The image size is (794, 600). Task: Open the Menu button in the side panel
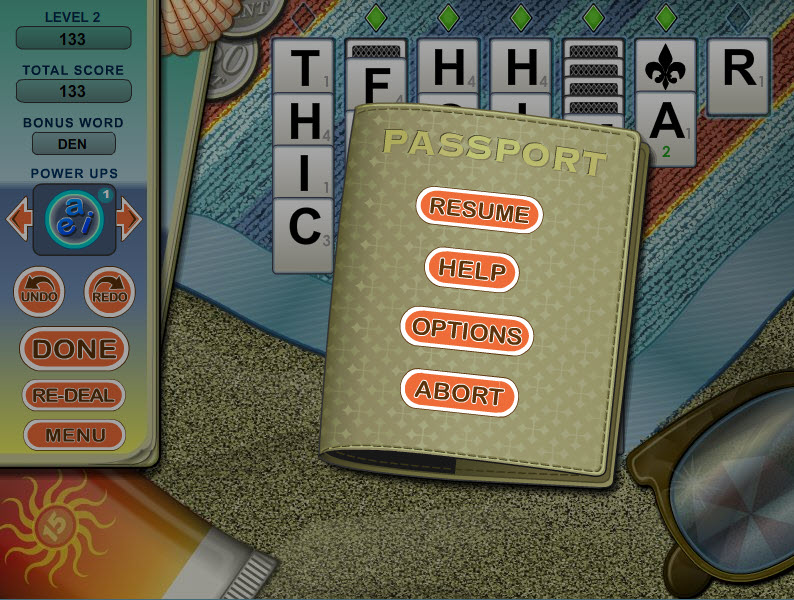coord(74,435)
